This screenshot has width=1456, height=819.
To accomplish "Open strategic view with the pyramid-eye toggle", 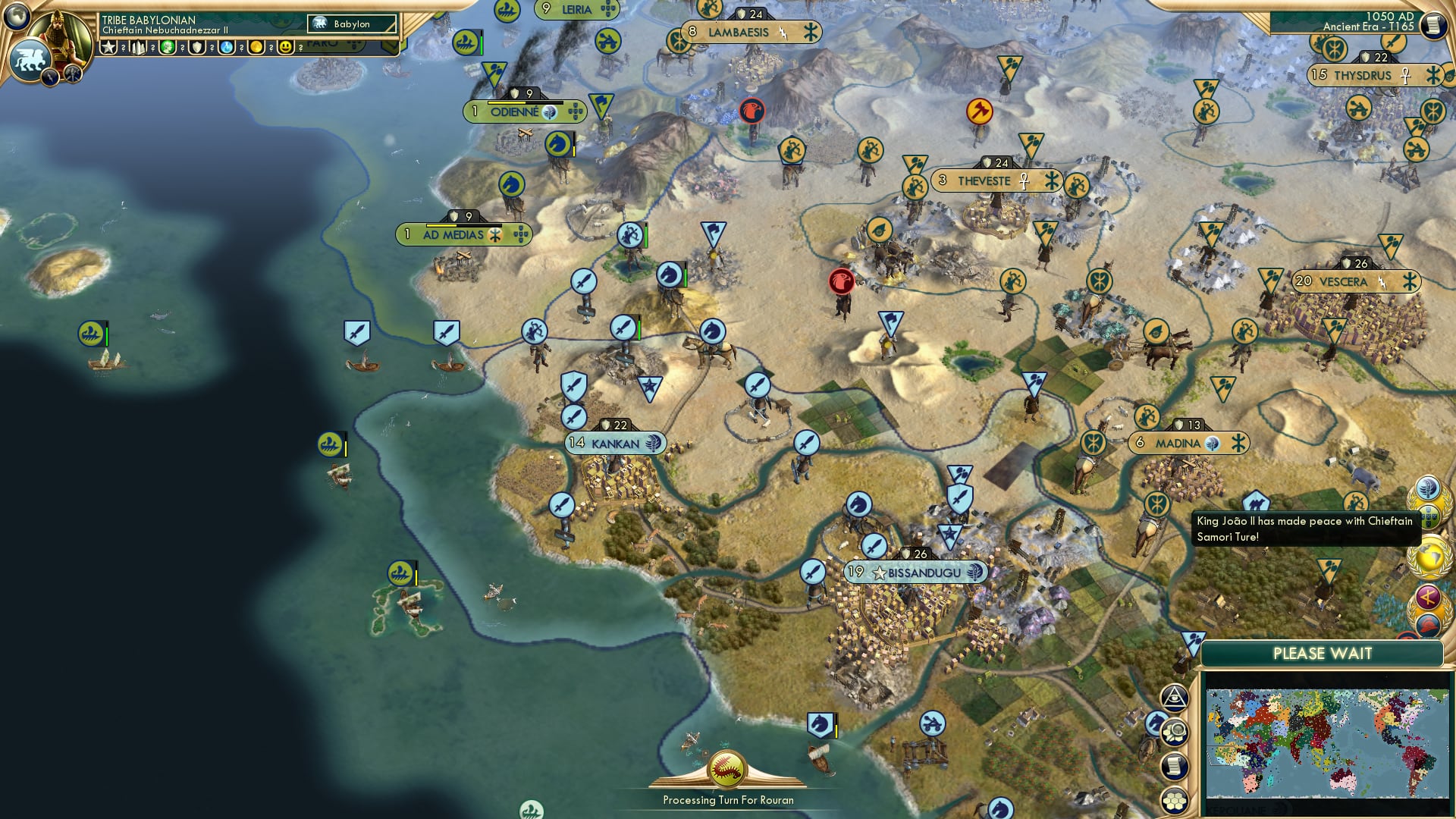I will [1175, 698].
